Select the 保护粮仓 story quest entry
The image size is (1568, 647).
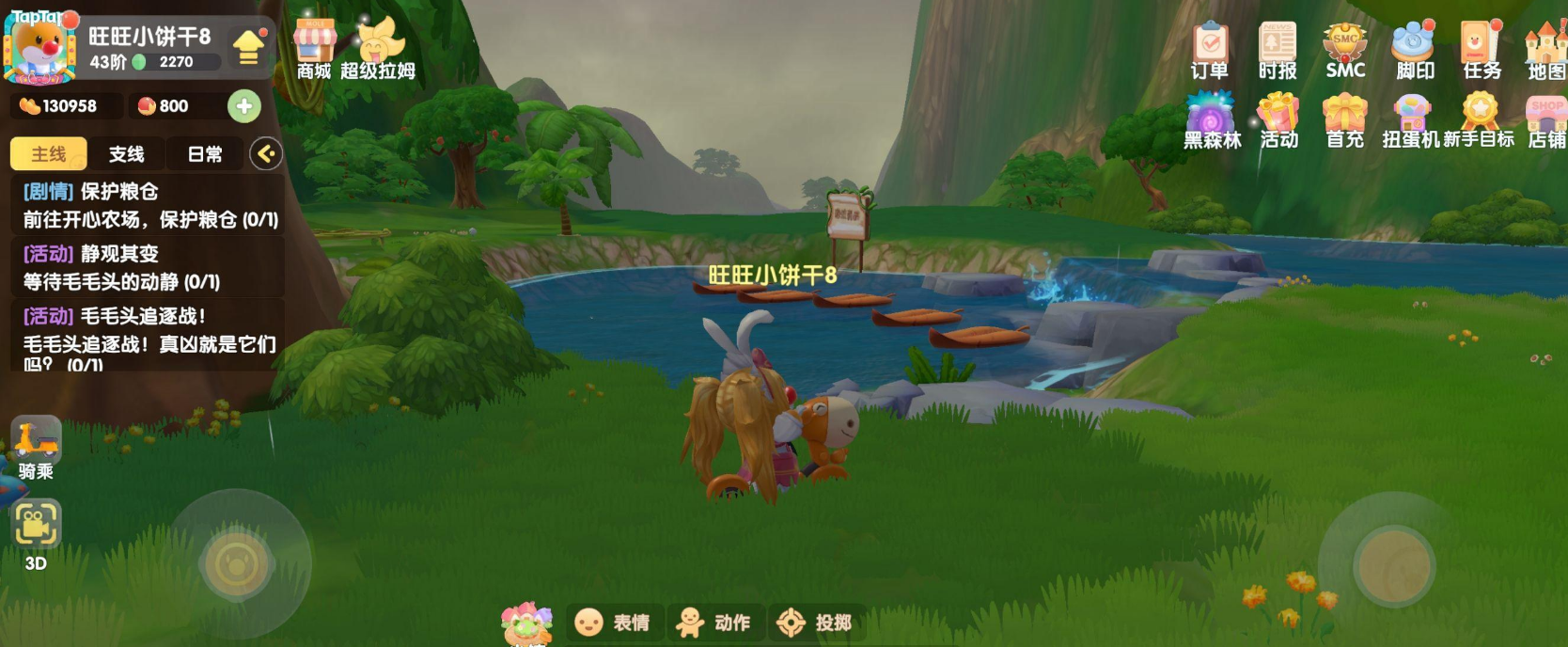pos(150,206)
